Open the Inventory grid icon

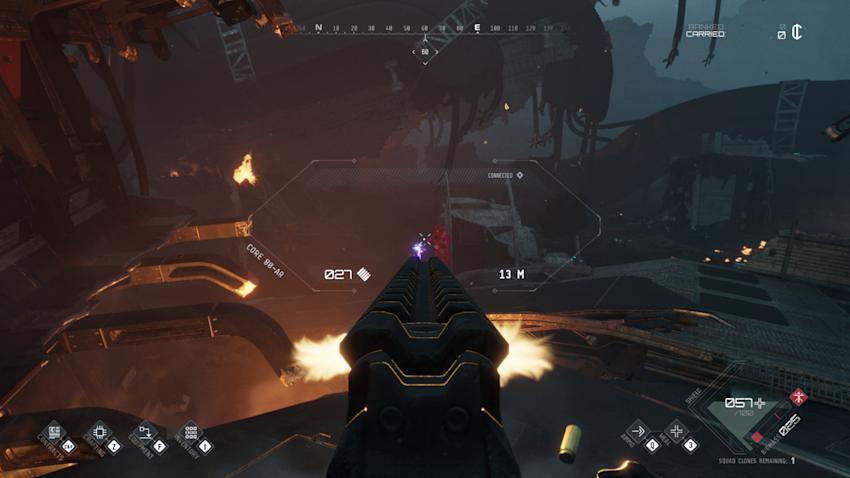189,432
